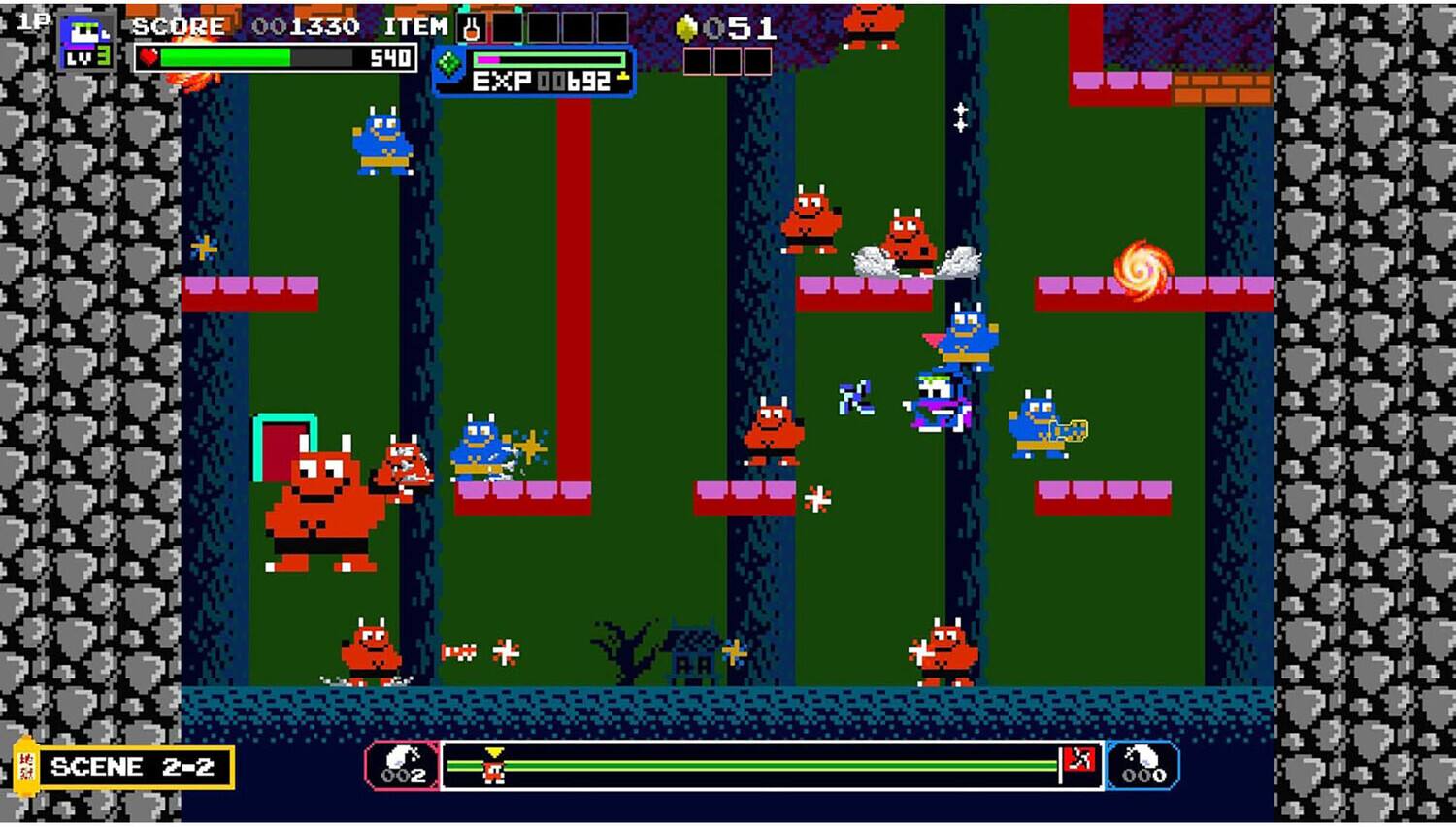Click an empty key slot under the coin counter

point(695,63)
